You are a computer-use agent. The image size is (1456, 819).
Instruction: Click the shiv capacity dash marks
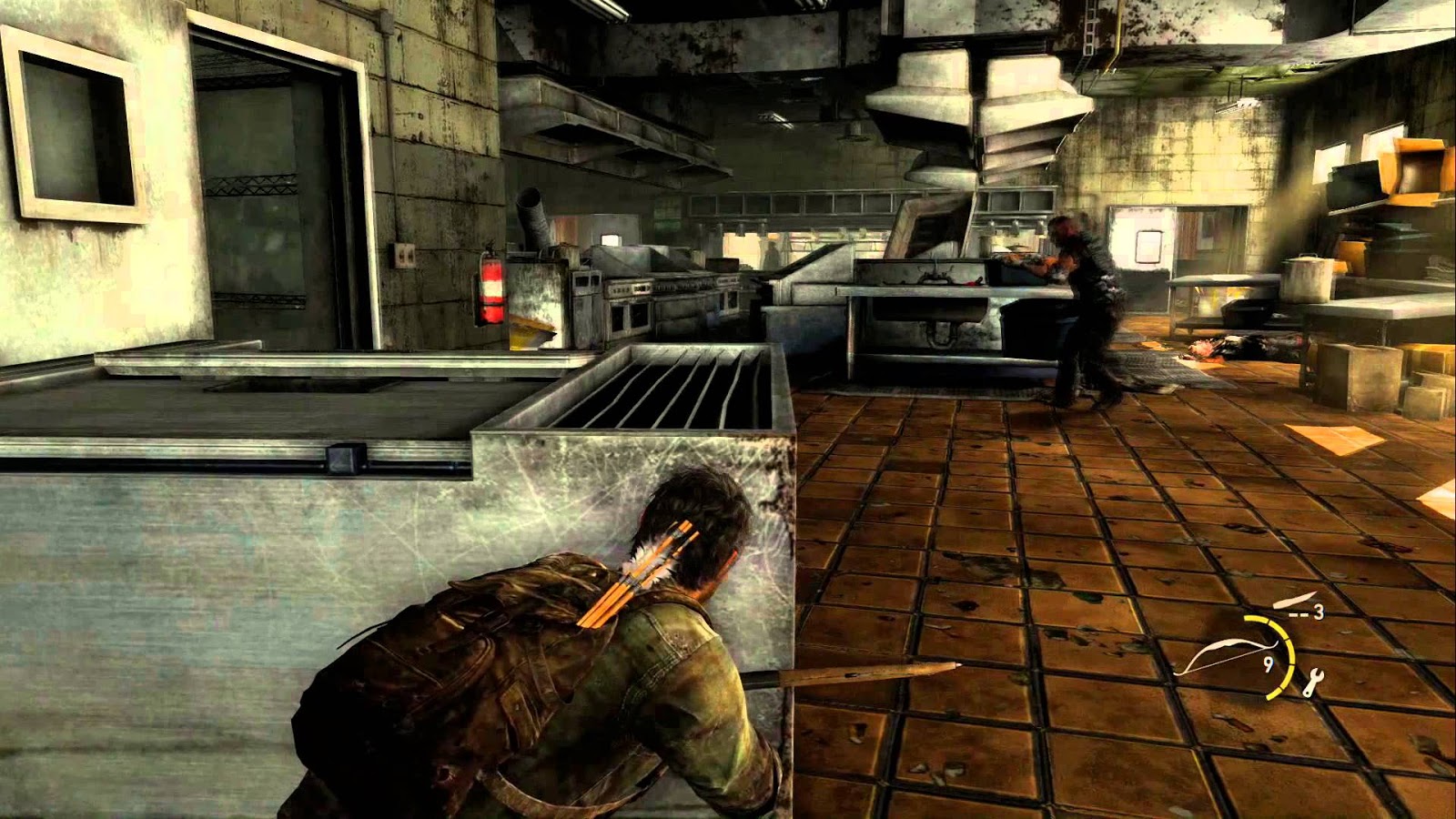(1299, 614)
